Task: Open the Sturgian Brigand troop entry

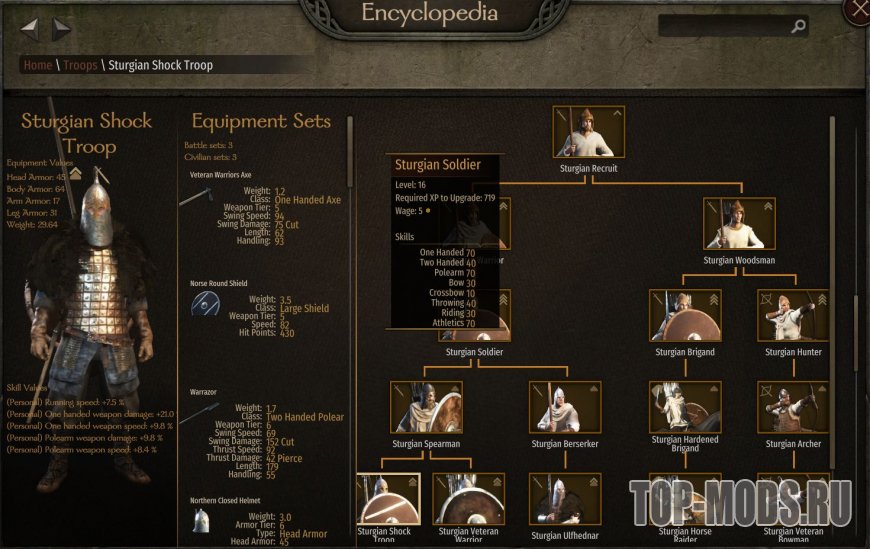Action: [x=685, y=315]
